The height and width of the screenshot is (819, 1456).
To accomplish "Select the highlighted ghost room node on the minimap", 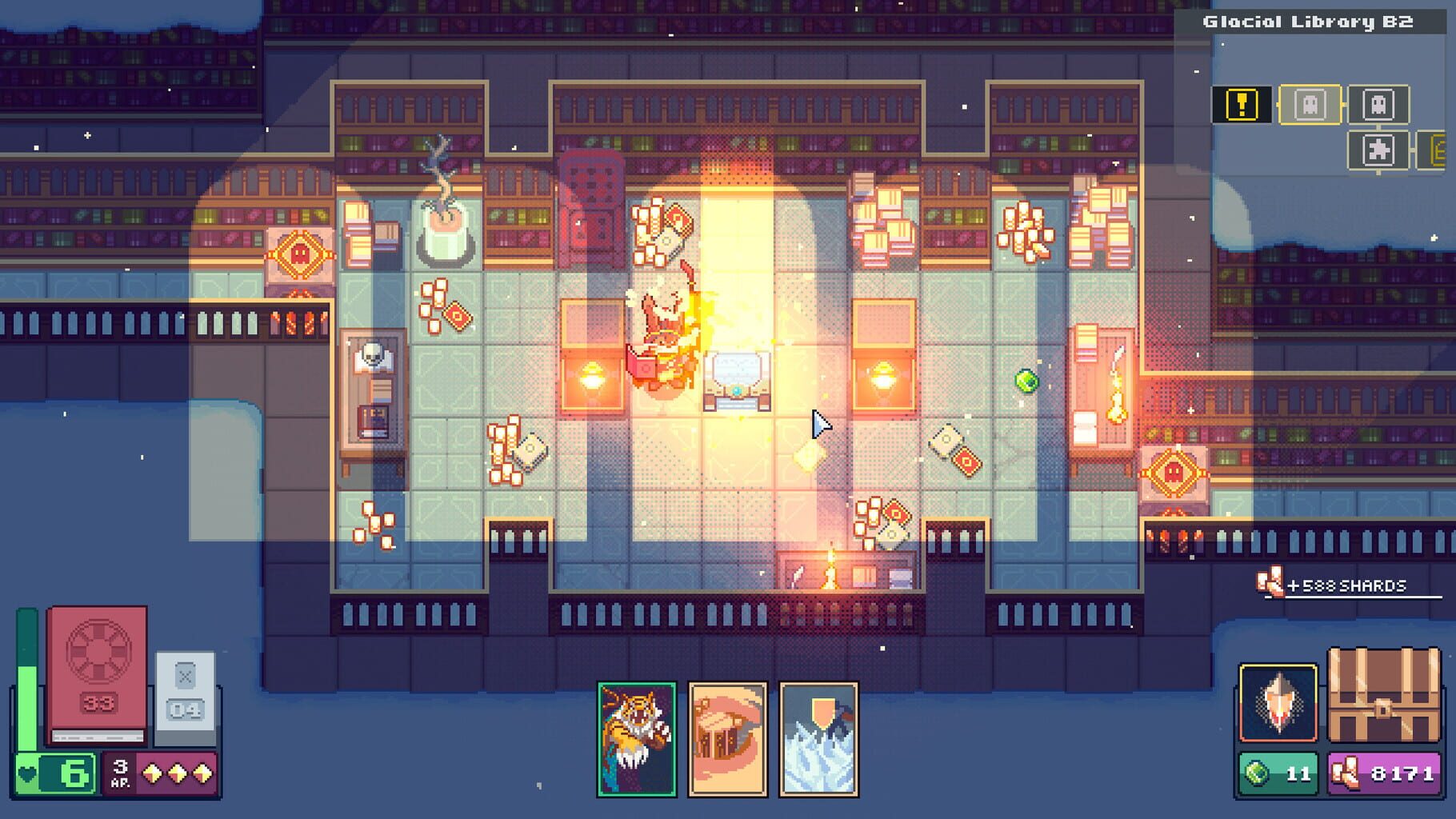I will click(x=1310, y=105).
